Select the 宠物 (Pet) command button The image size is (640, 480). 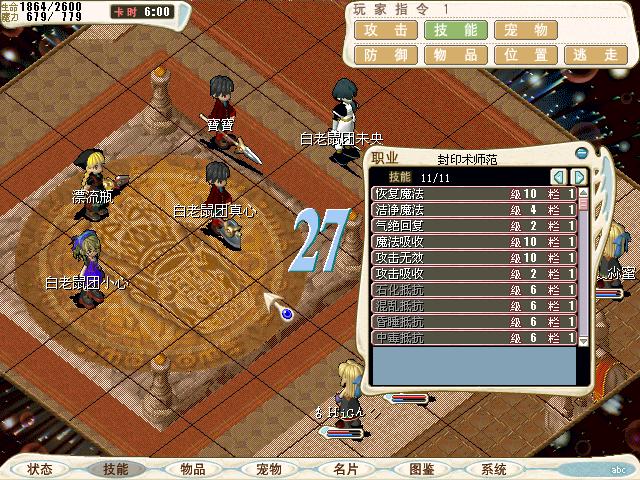coord(524,31)
